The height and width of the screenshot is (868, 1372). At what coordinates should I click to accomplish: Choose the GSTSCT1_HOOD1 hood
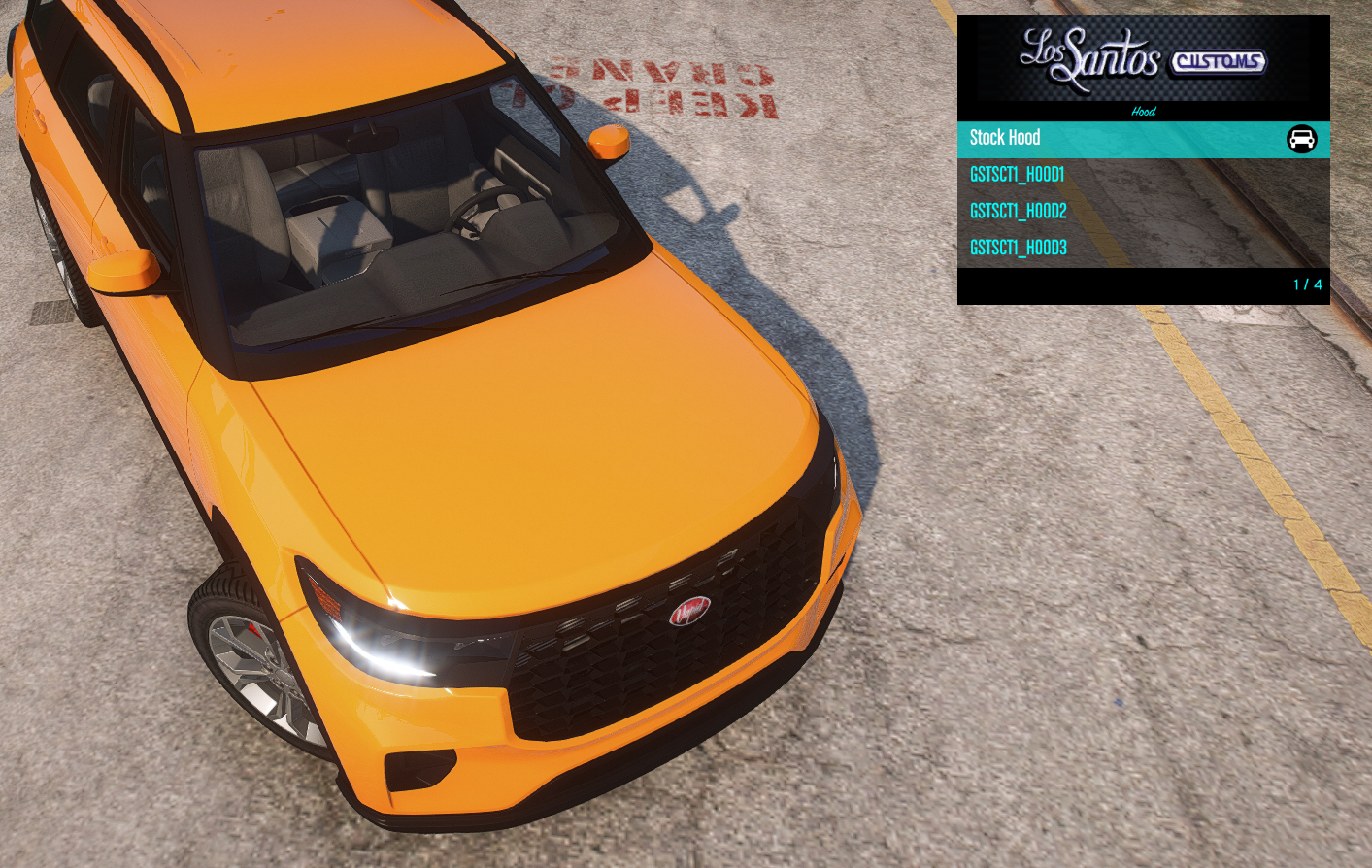coord(1018,175)
